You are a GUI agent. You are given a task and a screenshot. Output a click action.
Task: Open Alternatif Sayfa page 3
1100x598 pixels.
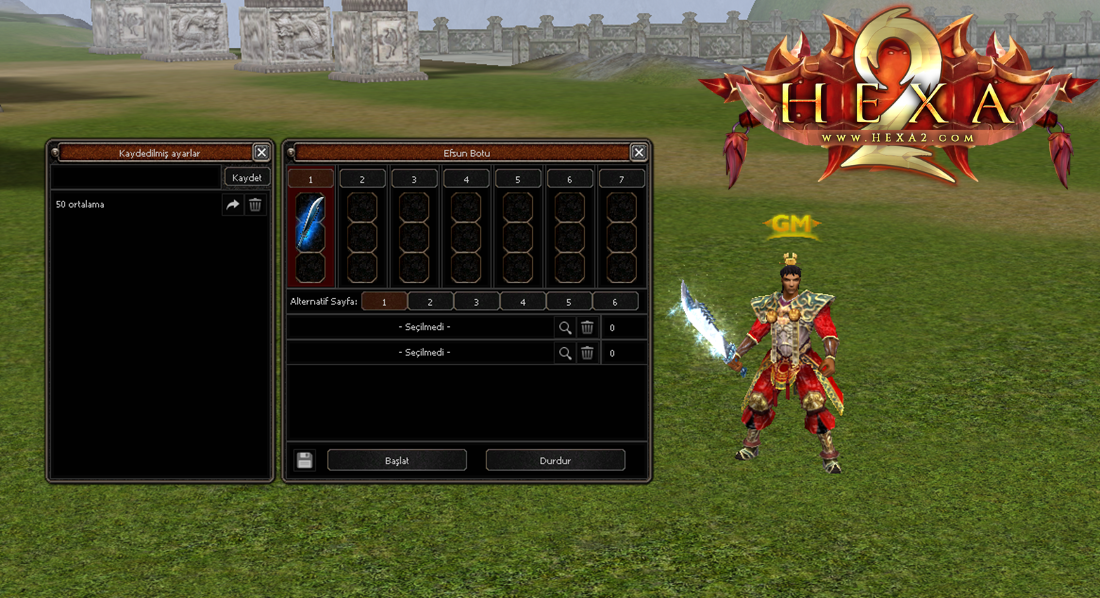point(477,301)
